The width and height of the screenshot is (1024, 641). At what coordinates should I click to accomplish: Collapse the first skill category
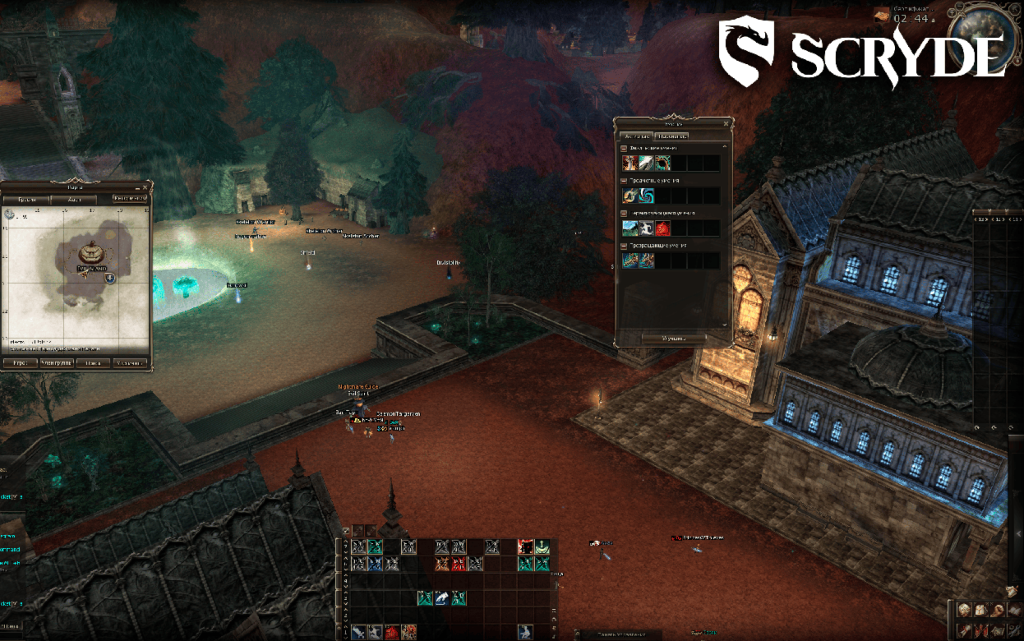click(x=624, y=148)
